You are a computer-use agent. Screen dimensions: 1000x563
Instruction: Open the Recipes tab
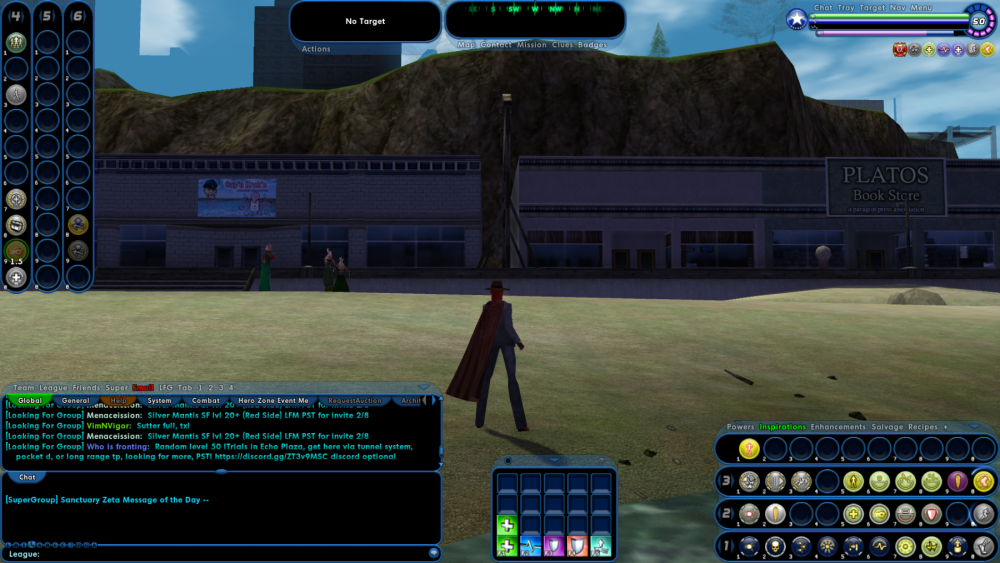coord(922,427)
